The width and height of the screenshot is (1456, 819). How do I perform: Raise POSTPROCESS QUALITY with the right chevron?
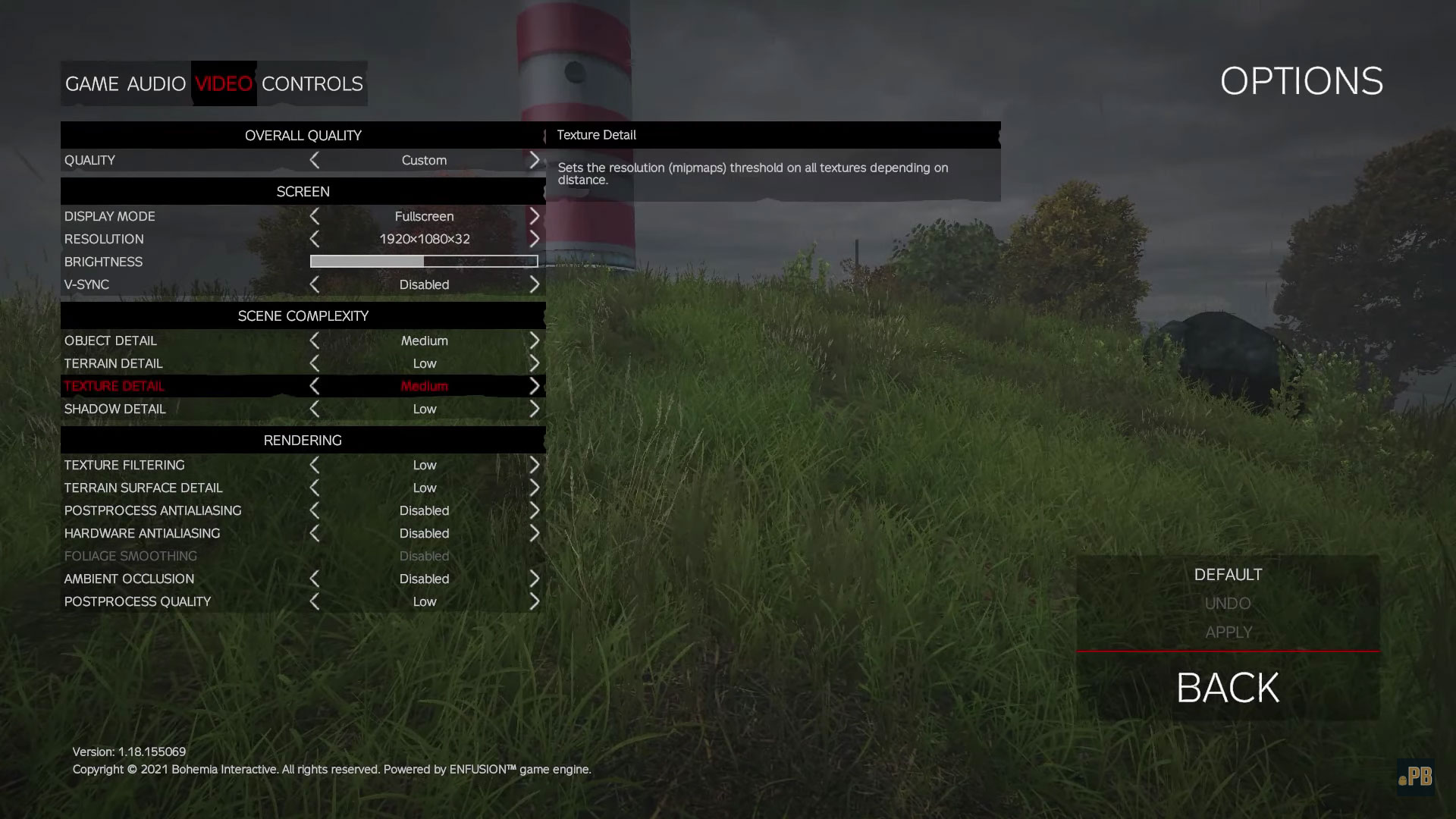click(x=535, y=601)
